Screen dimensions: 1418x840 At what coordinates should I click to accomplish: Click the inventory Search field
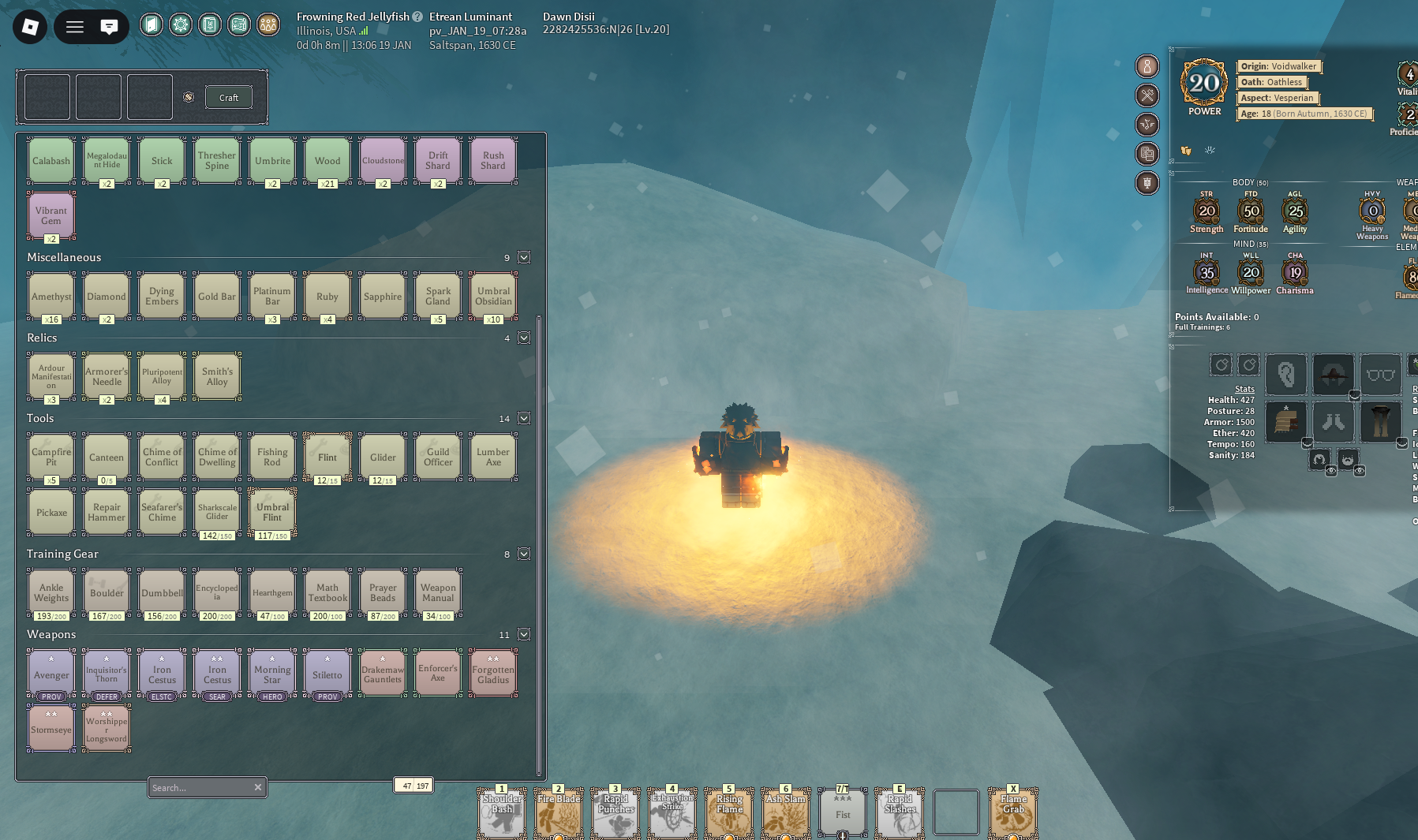point(200,787)
